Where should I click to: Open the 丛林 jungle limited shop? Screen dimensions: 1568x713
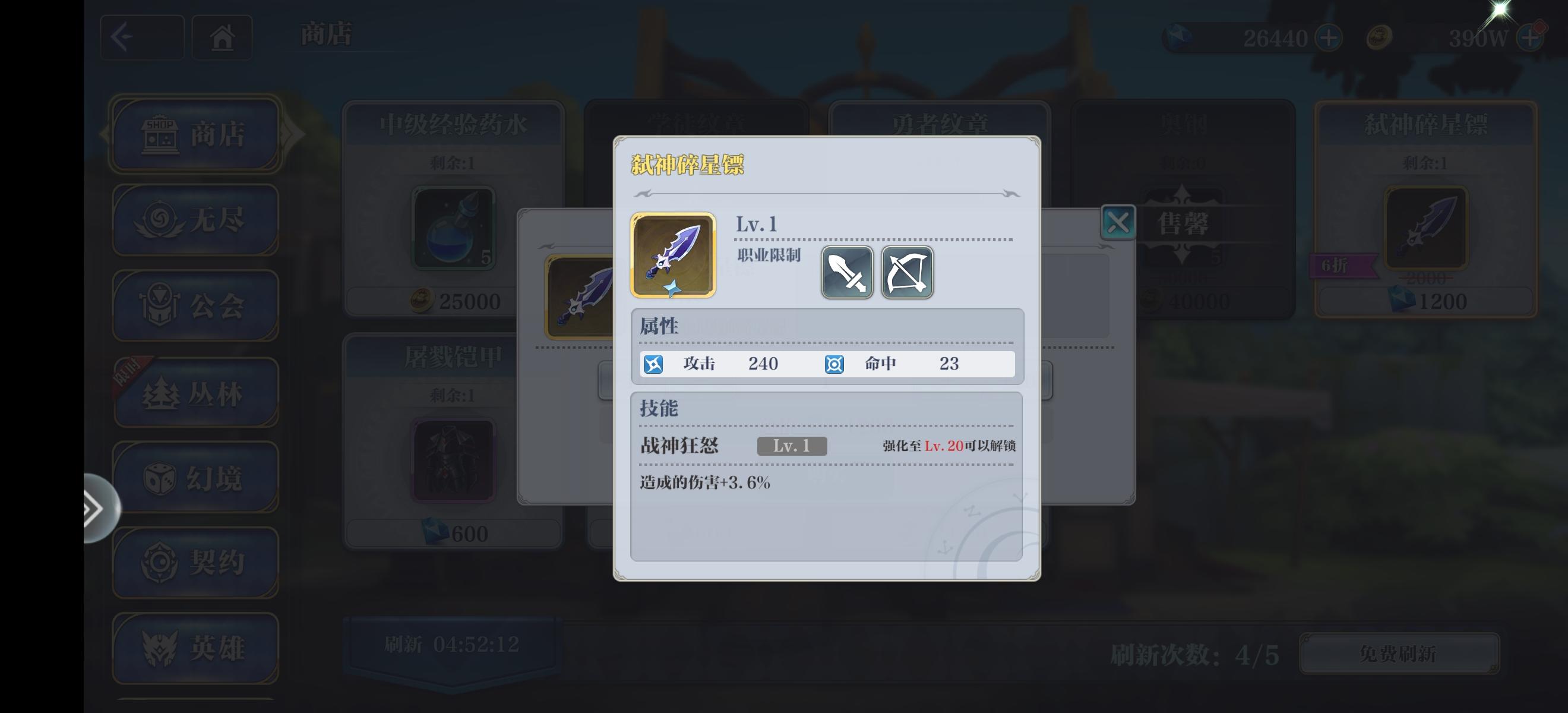(x=195, y=394)
